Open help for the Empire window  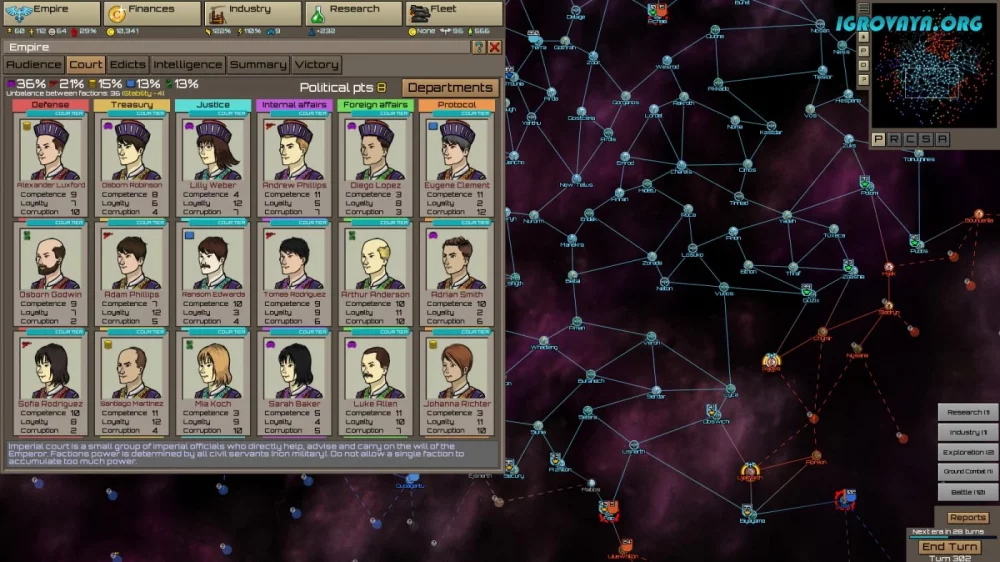(x=478, y=47)
